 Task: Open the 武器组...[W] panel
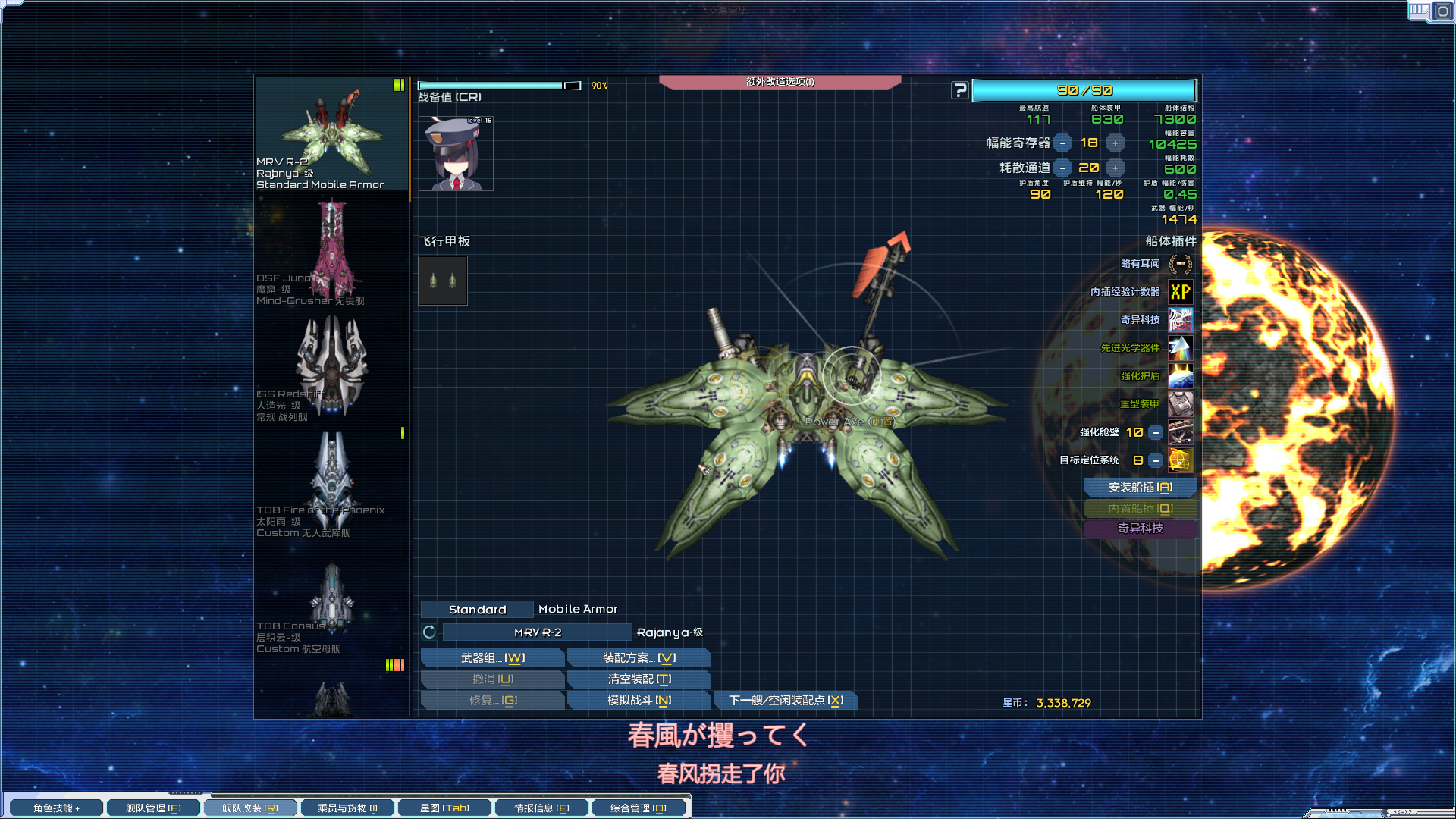point(492,657)
